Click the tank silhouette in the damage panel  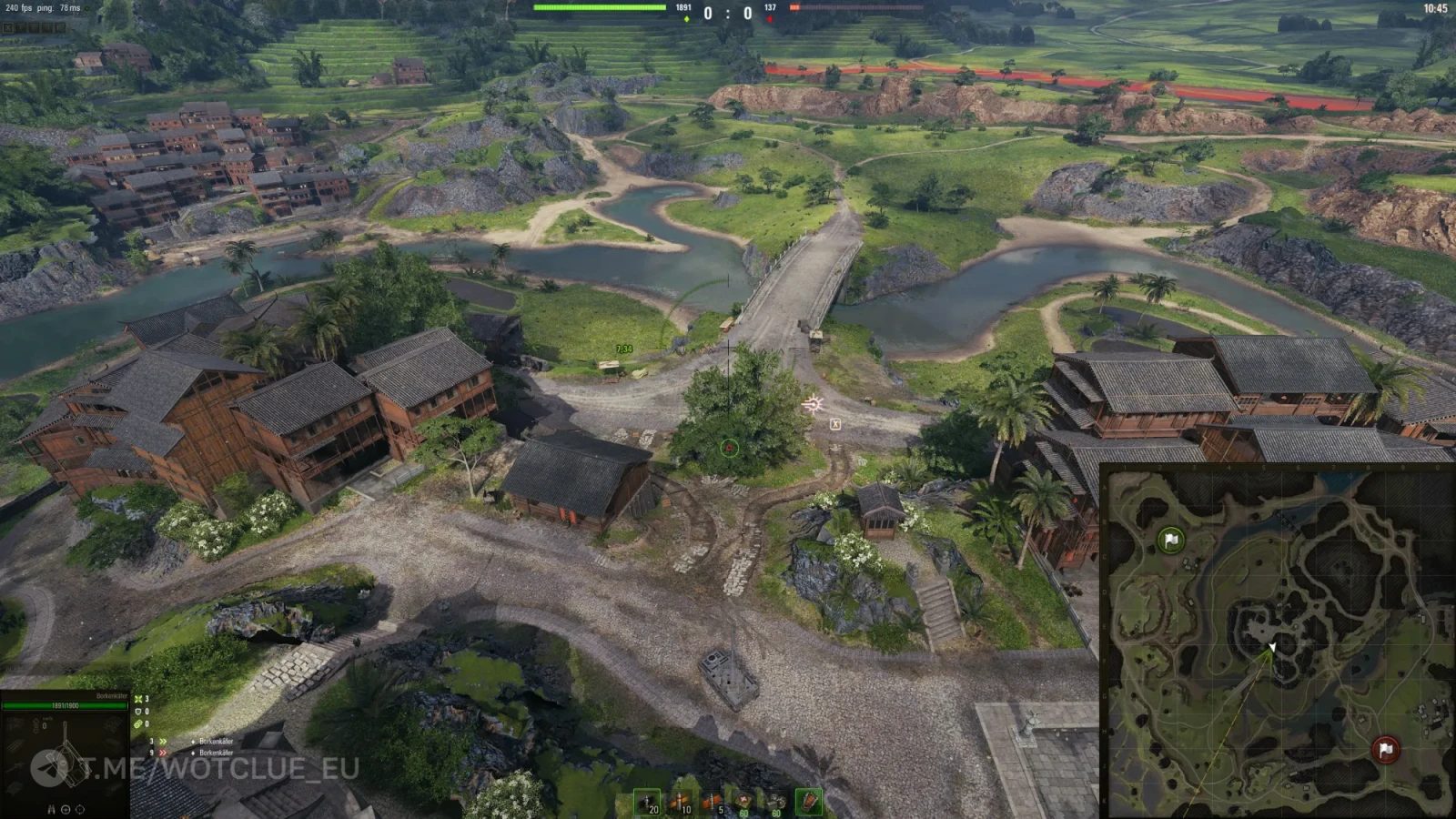click(69, 764)
